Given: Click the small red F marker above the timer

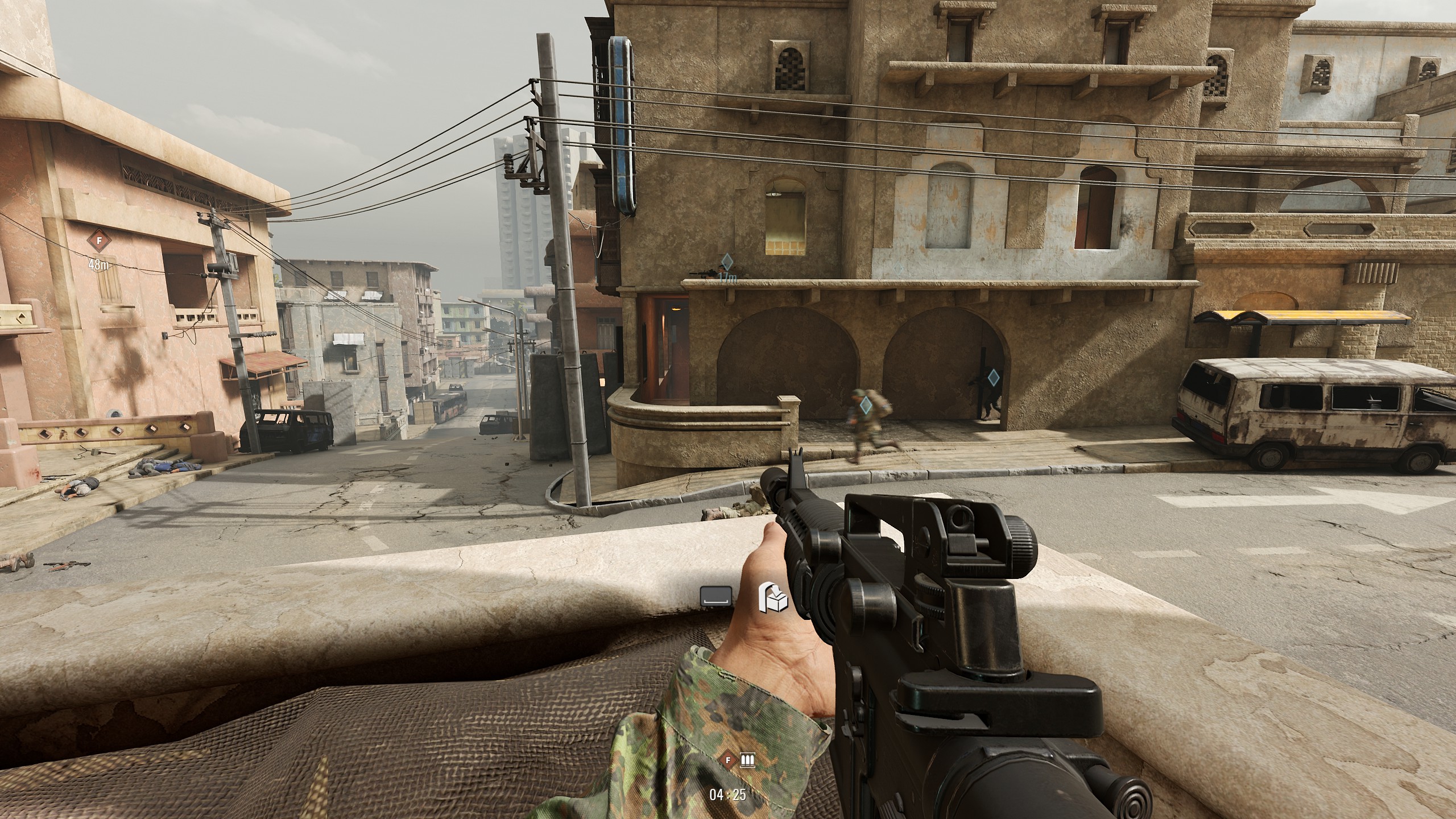Looking at the screenshot, I should point(728,760).
